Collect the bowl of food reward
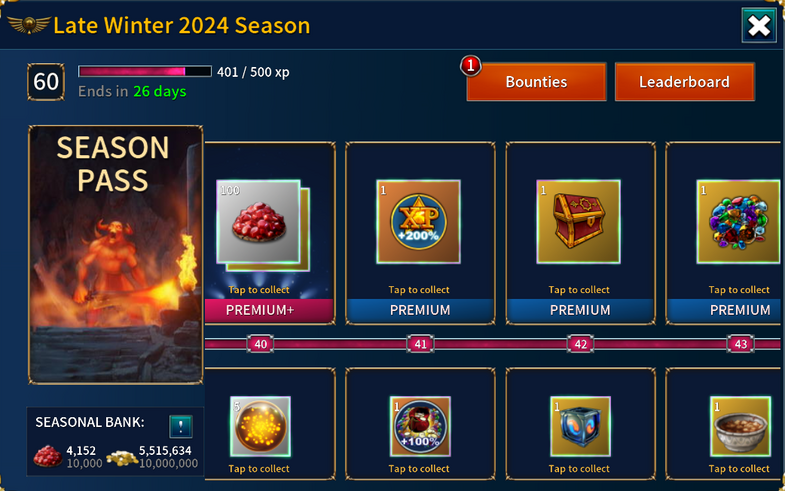This screenshot has width=785, height=491. (738, 428)
